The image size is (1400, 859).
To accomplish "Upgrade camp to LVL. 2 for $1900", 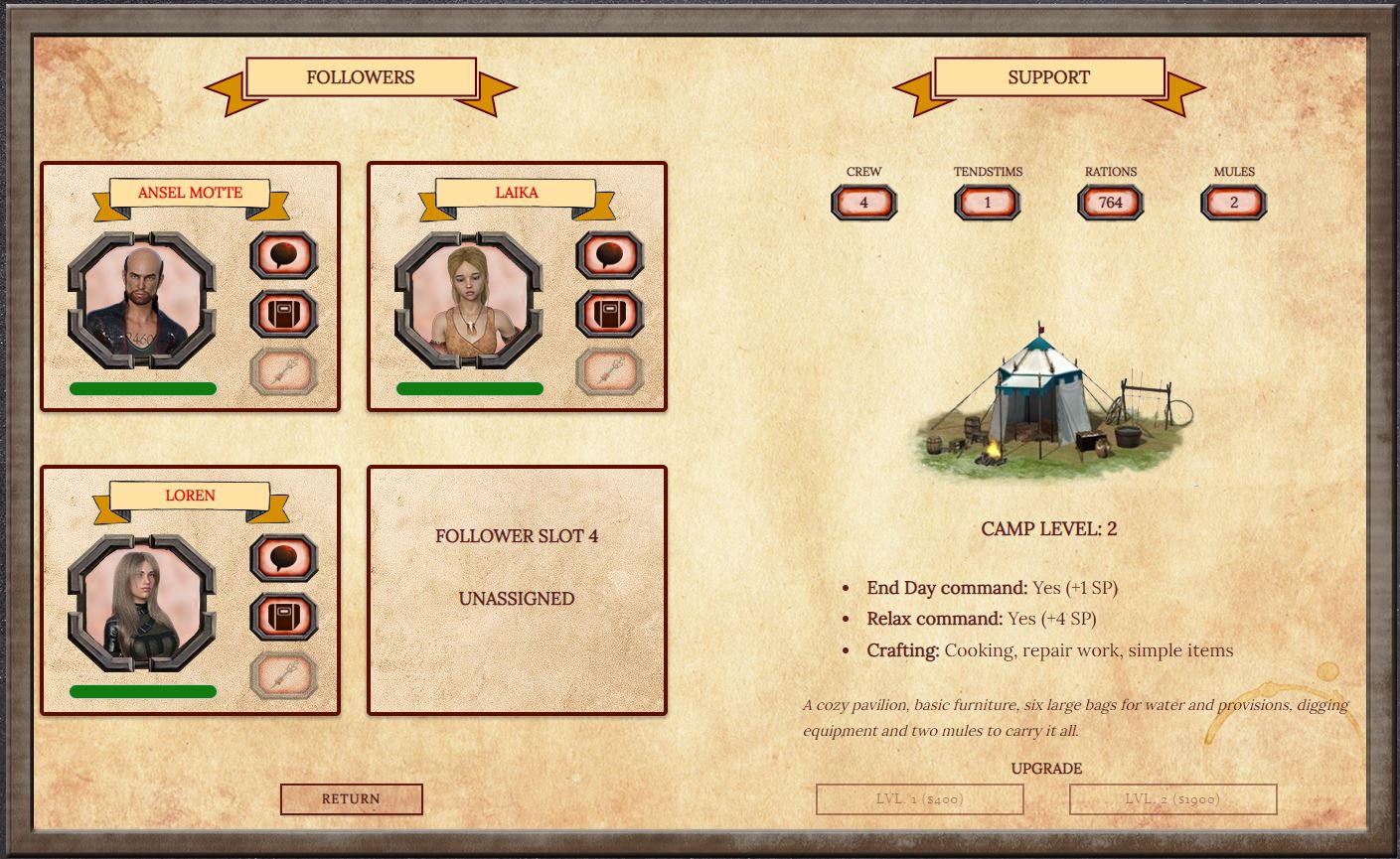I will pyautogui.click(x=1172, y=798).
